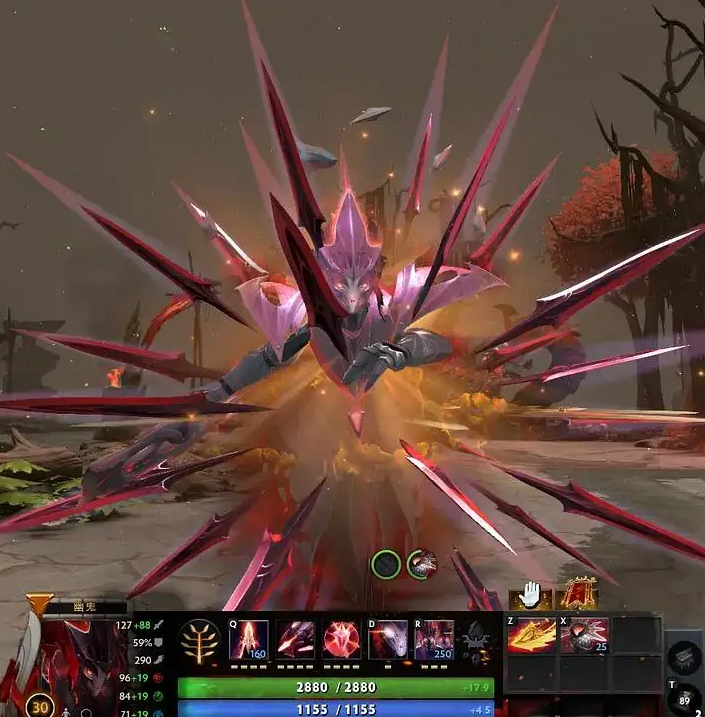Click the white hand stash button

tap(530, 596)
